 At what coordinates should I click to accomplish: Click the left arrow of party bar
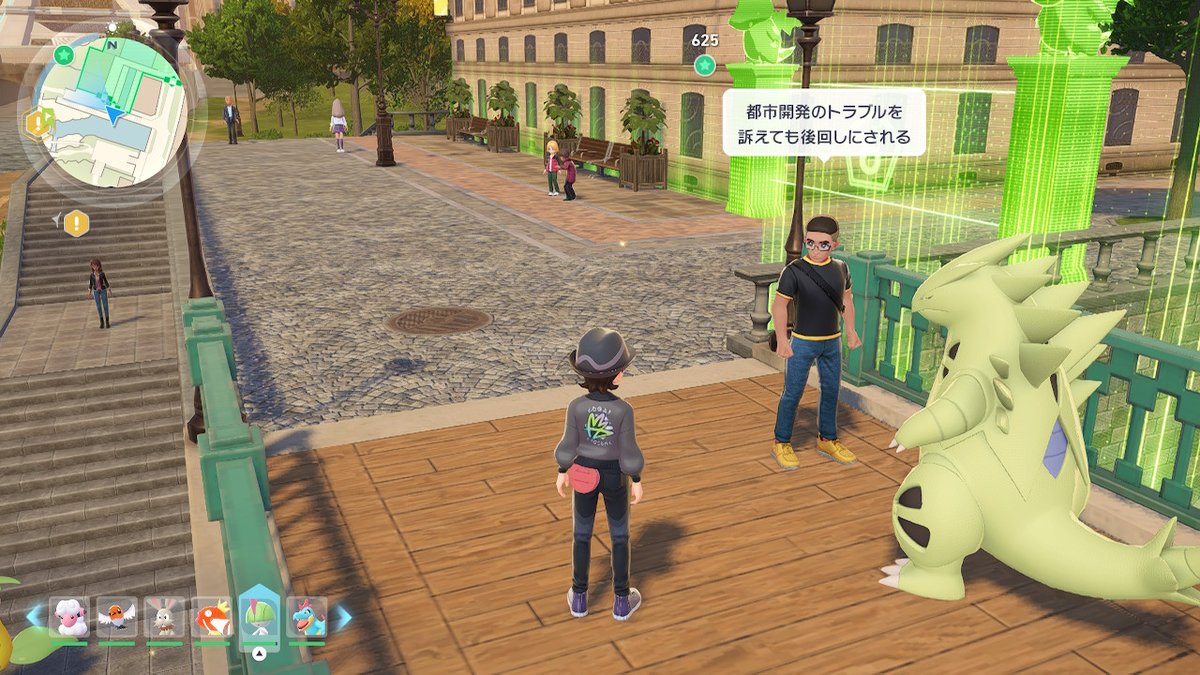pos(34,617)
